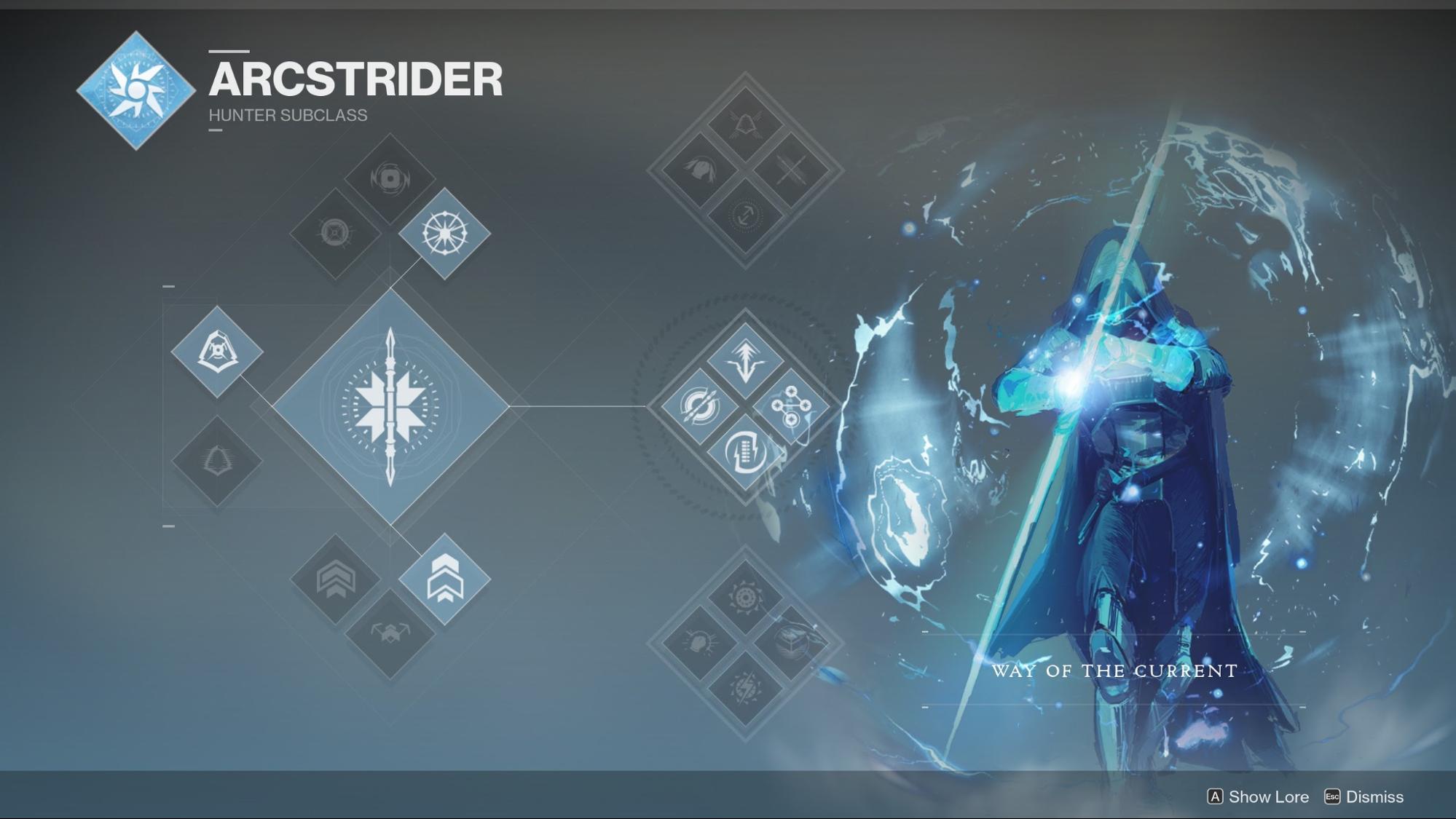Select the dimmed circled-arrow perk icon
Image resolution: width=1456 pixels, height=819 pixels.
pos(744,216)
